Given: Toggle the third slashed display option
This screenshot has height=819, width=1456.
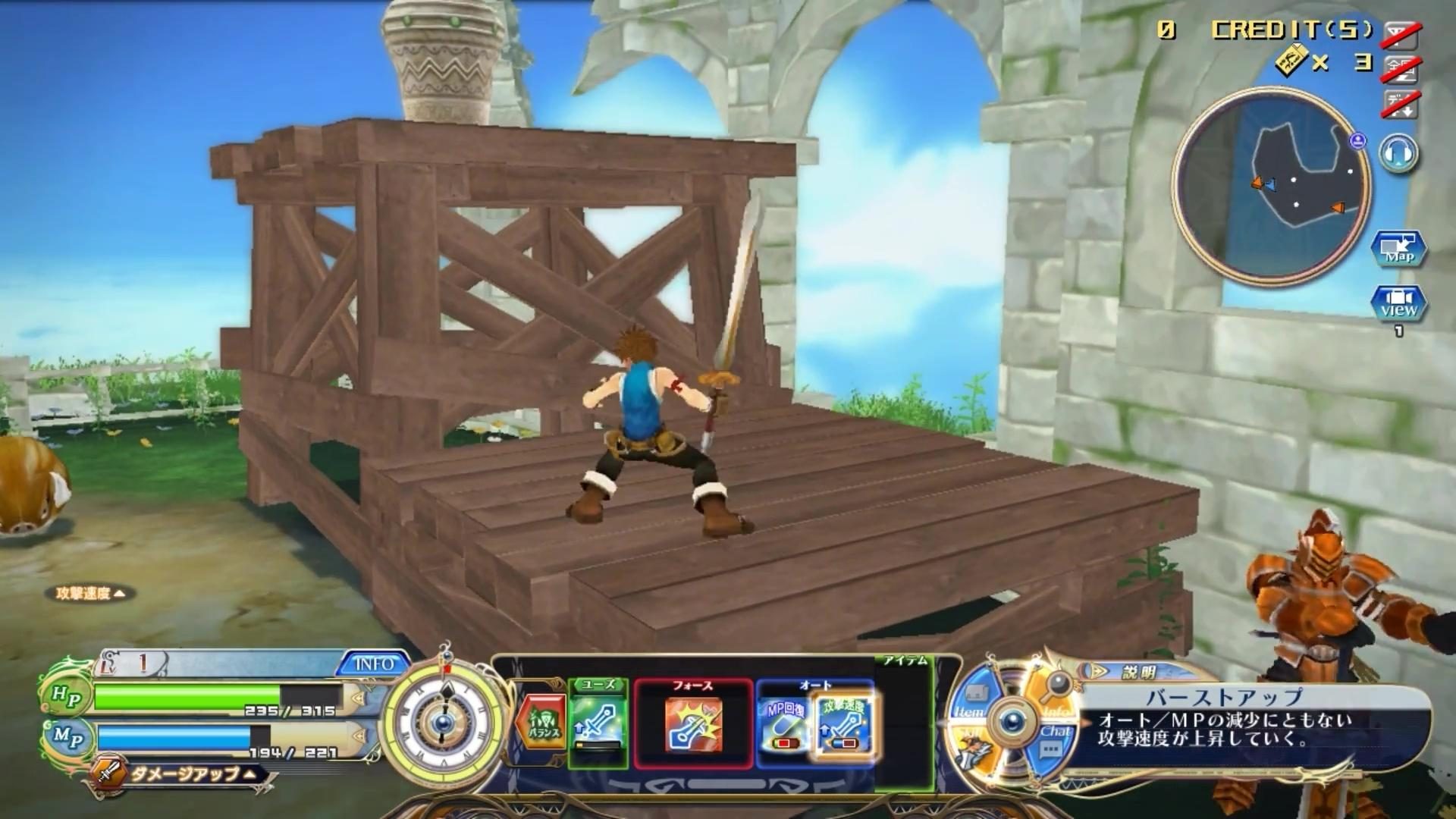Looking at the screenshot, I should (1401, 105).
